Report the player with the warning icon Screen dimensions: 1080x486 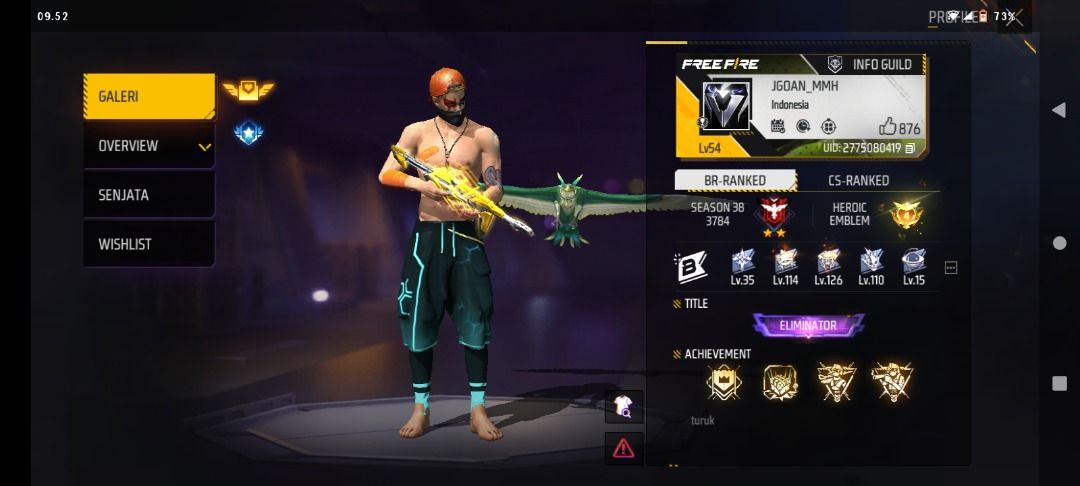click(623, 447)
